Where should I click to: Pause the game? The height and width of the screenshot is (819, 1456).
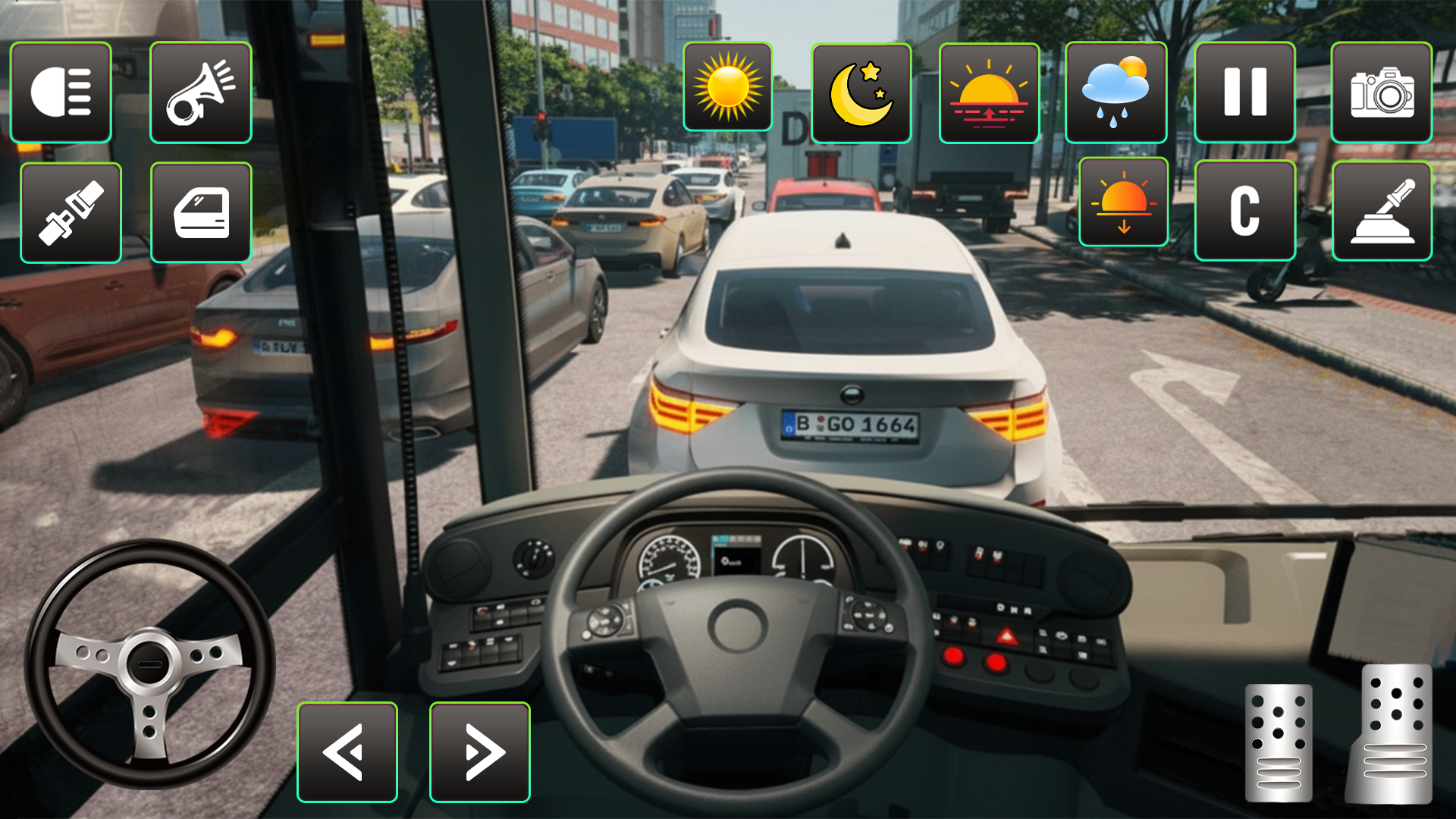1245,93
